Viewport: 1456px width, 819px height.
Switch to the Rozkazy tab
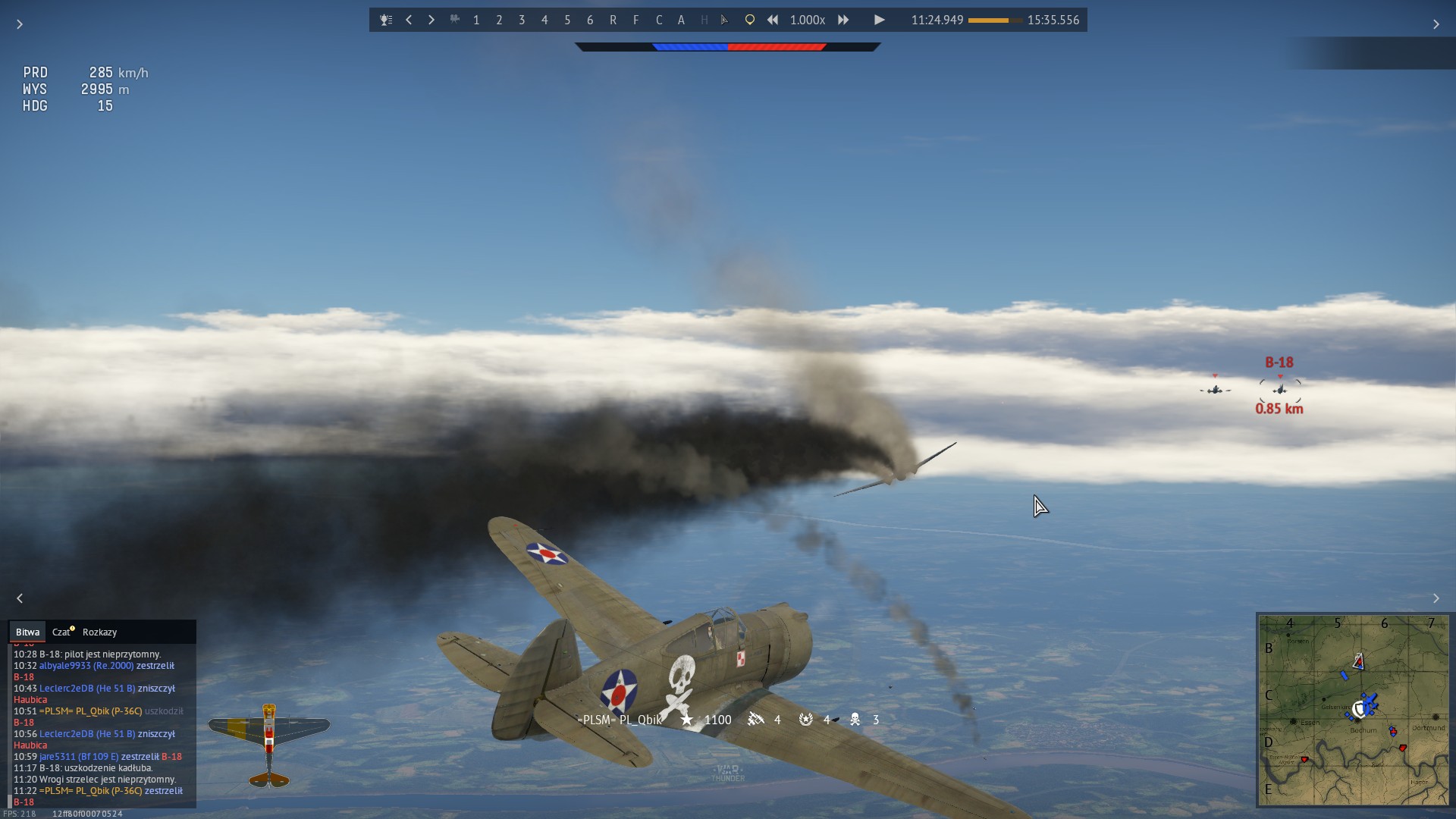(99, 632)
